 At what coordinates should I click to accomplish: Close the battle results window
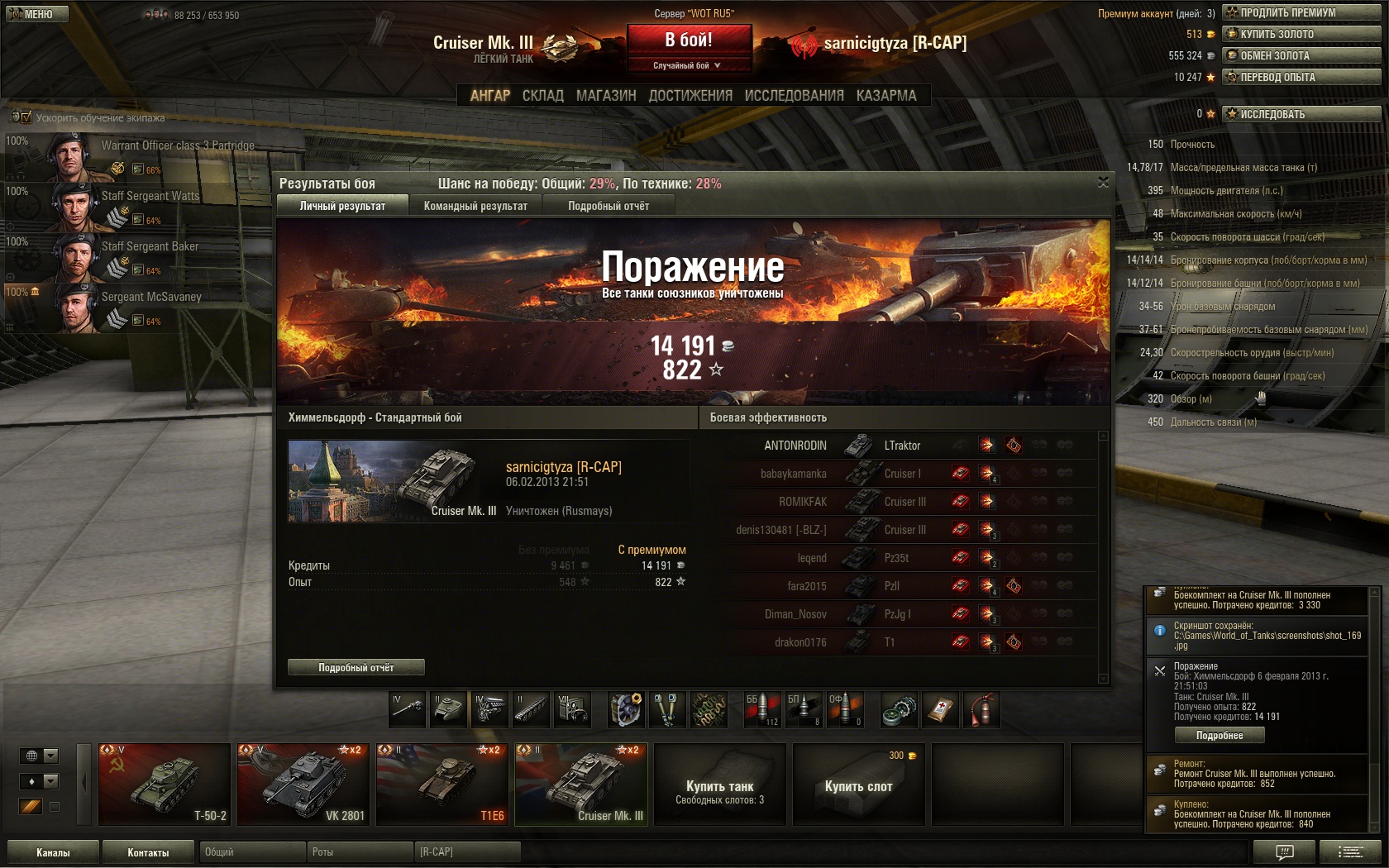[x=1103, y=182]
